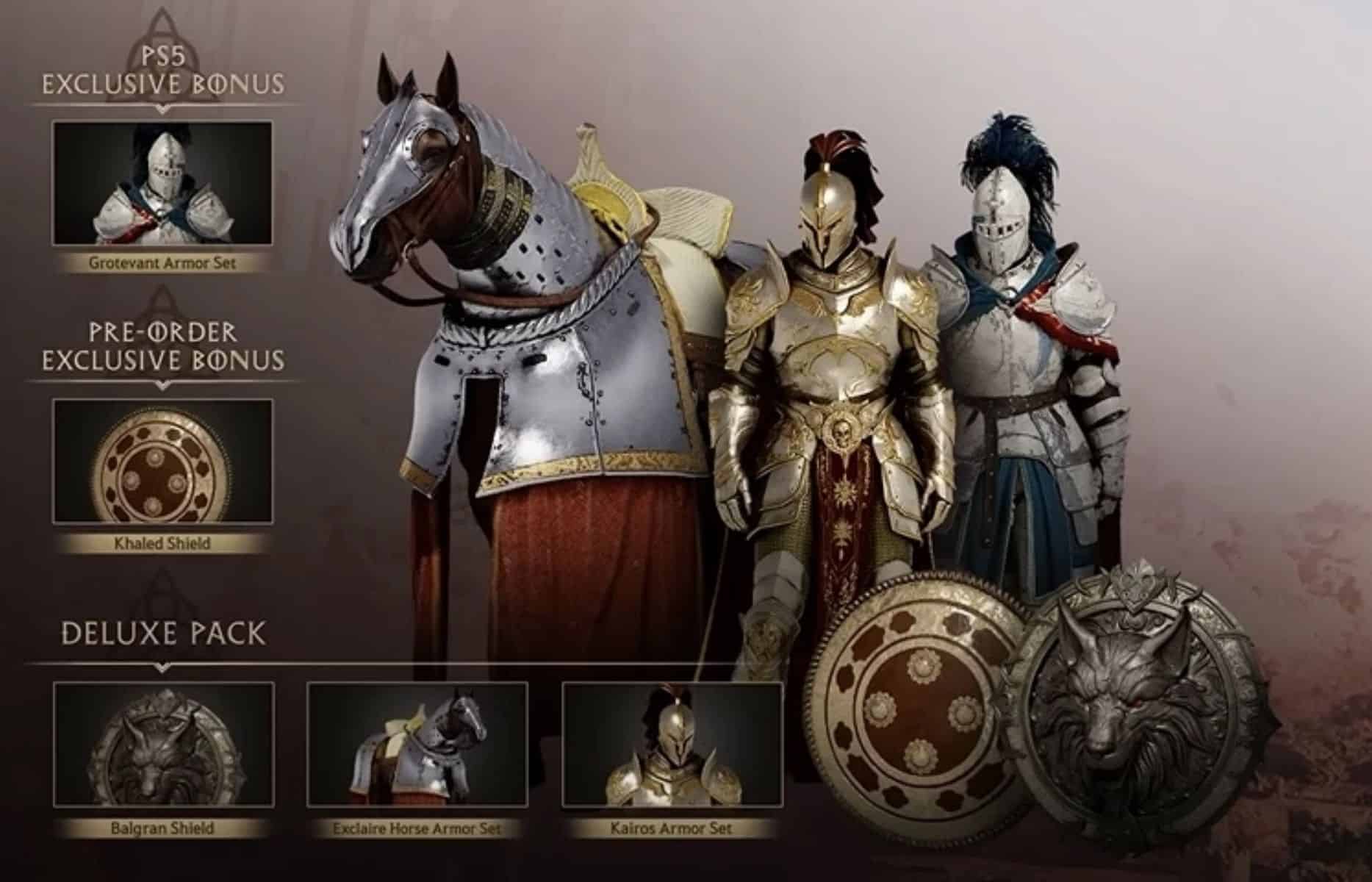Select the Grotevant Armor Set thumbnail
Image resolution: width=1372 pixels, height=882 pixels.
point(162,184)
